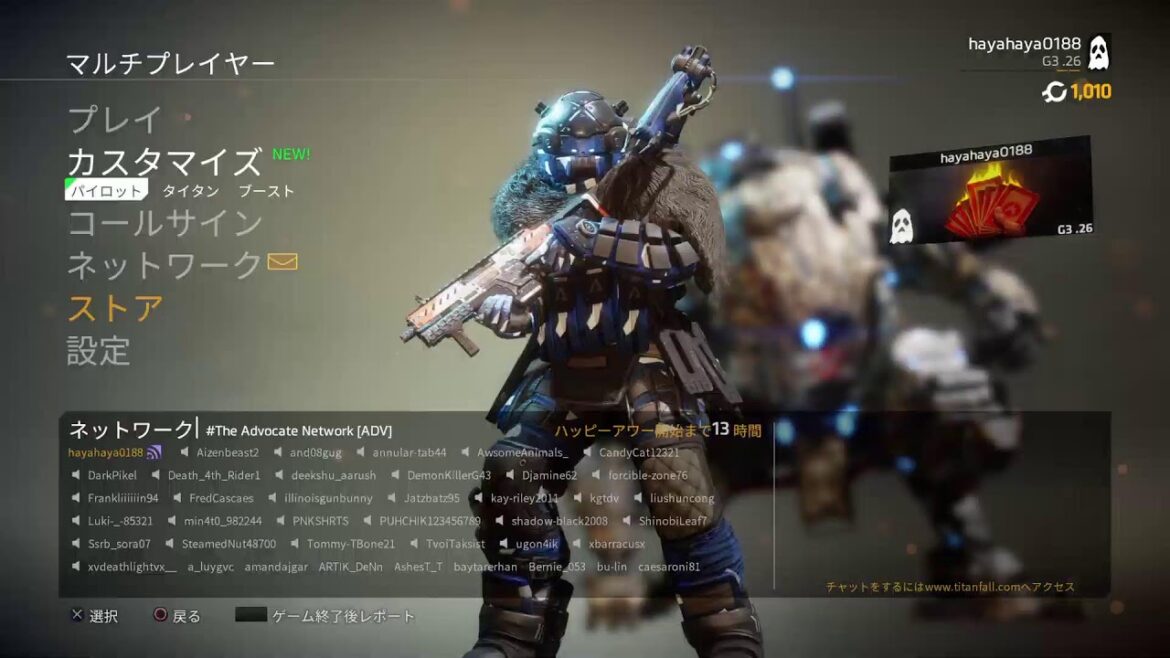Screen dimensions: 1170x658
Task: Pick FredCascaes in the network member list
Action: pyautogui.click(x=221, y=498)
